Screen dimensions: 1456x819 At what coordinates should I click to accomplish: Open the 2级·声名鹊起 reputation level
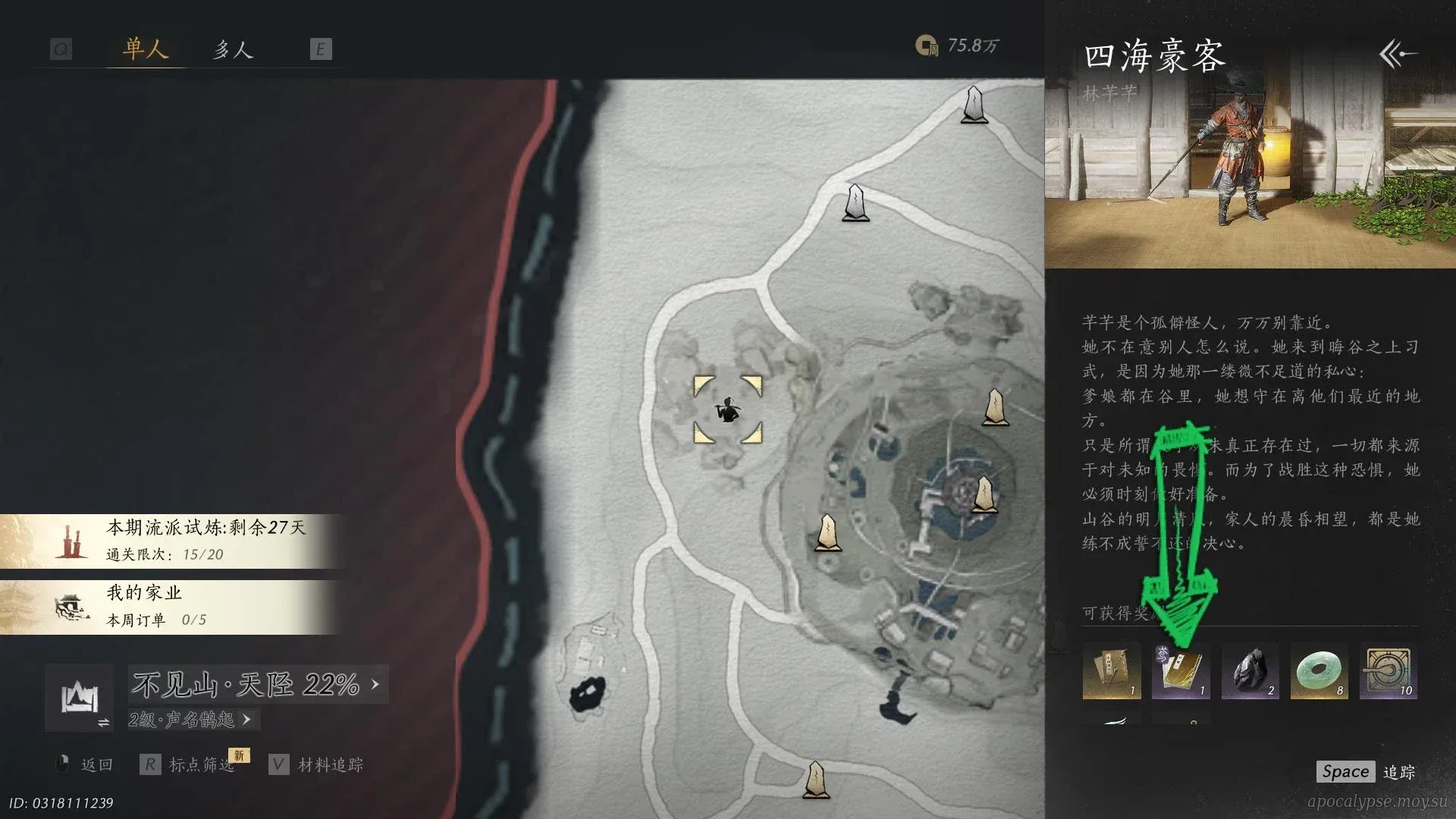(190, 719)
